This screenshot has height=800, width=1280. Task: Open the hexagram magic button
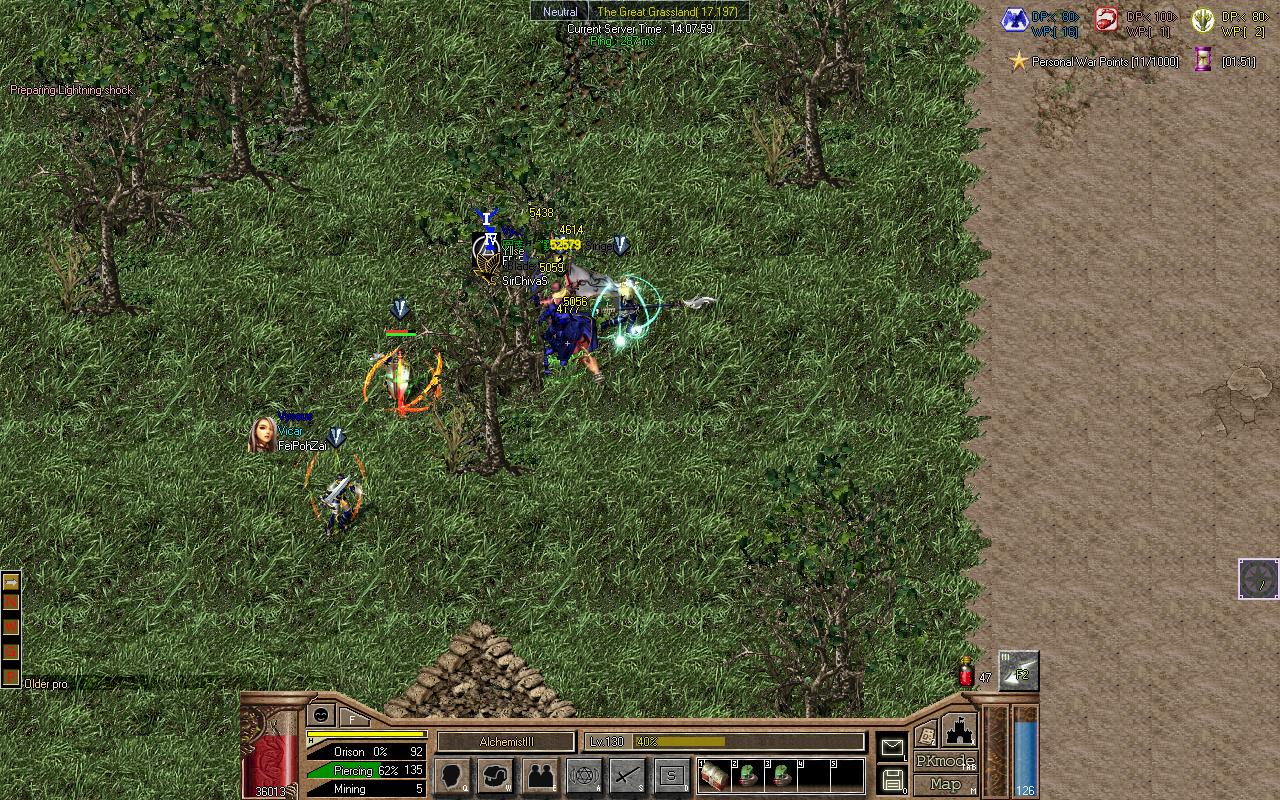584,776
